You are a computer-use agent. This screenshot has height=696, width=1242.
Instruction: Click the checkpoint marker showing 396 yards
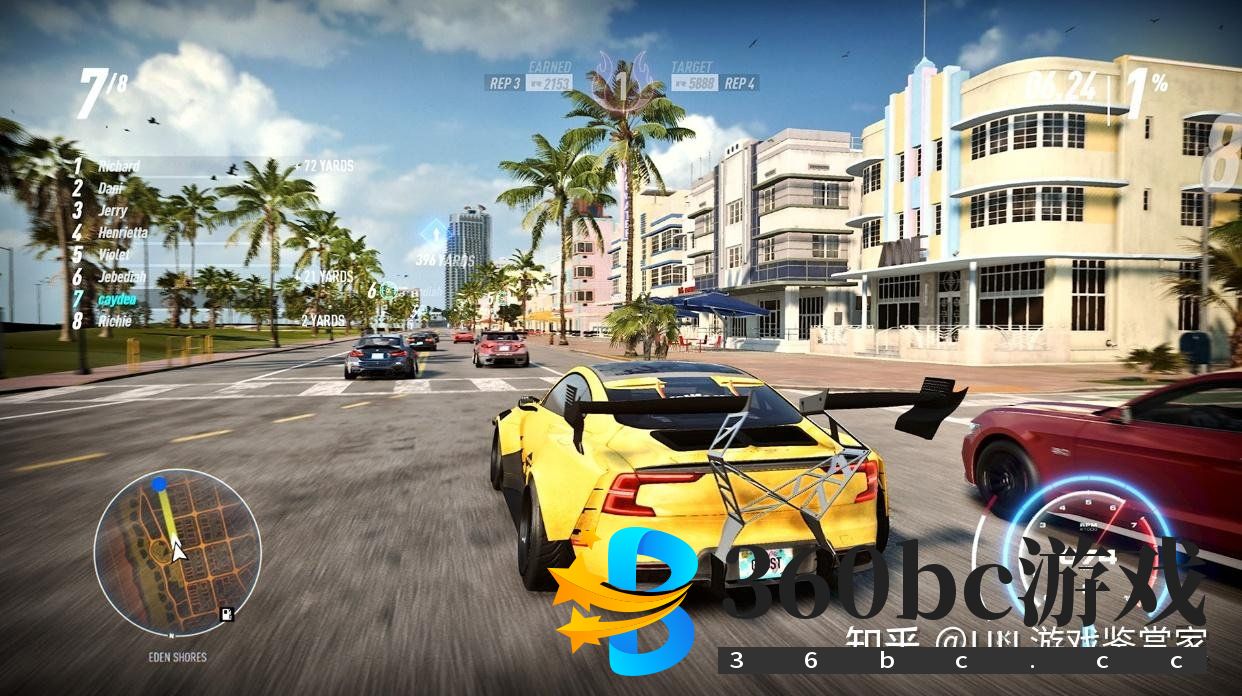pyautogui.click(x=434, y=235)
